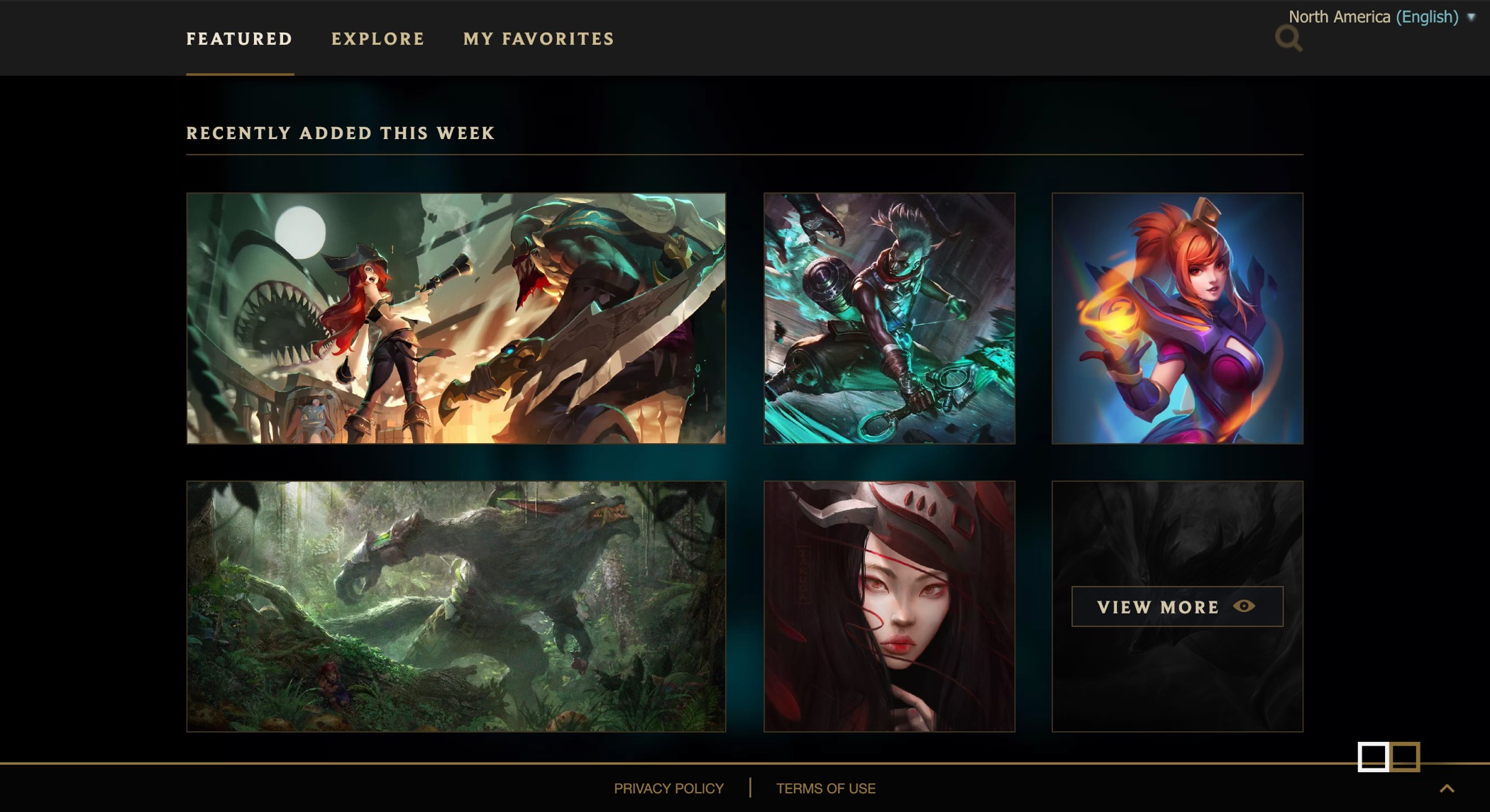The width and height of the screenshot is (1490, 812).
Task: Switch to the Featured tab
Action: [x=239, y=39]
